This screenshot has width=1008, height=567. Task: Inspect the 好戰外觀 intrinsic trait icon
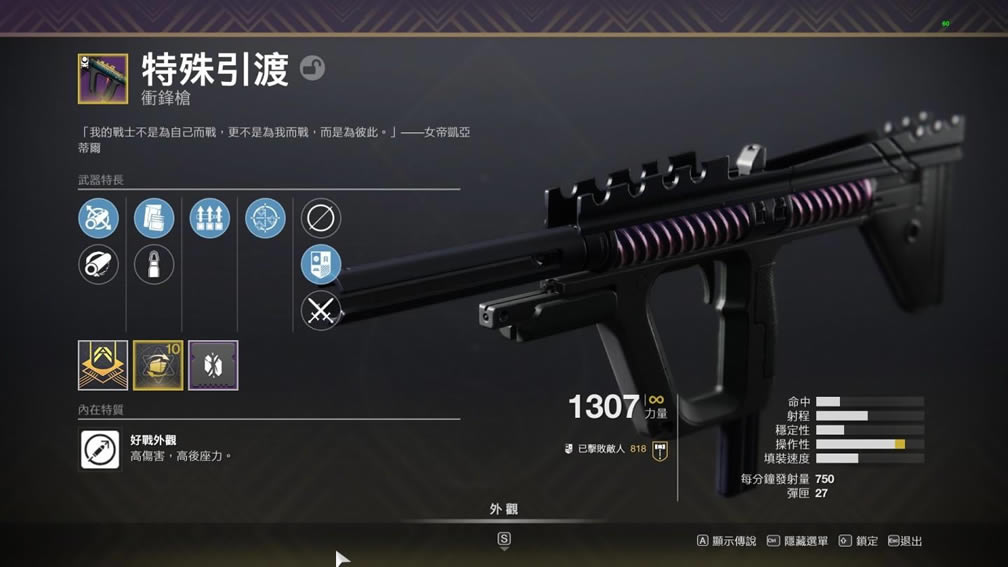pyautogui.click(x=100, y=449)
